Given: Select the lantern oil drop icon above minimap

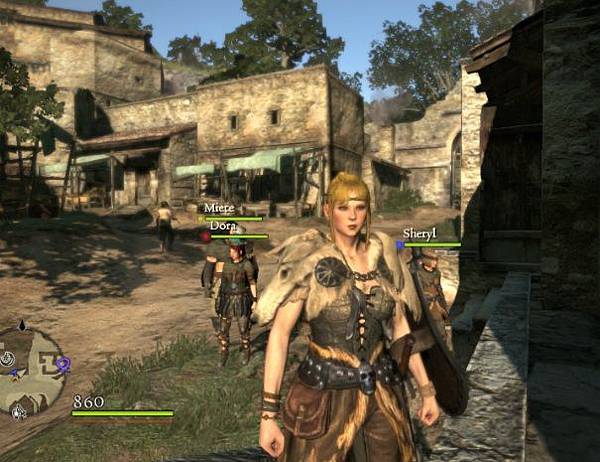Looking at the screenshot, I should (21, 327).
